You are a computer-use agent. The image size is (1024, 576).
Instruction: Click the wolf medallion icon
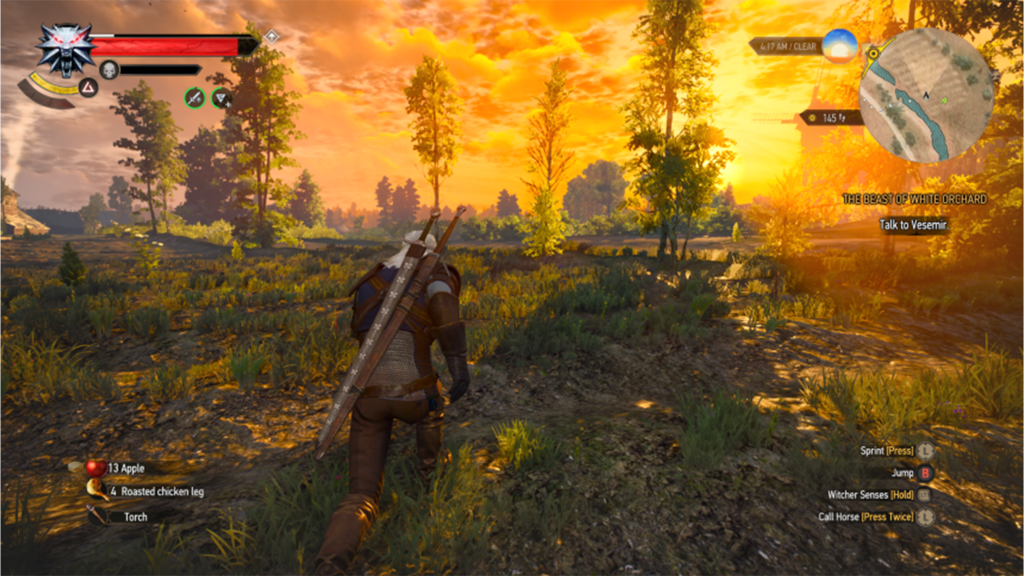point(65,47)
